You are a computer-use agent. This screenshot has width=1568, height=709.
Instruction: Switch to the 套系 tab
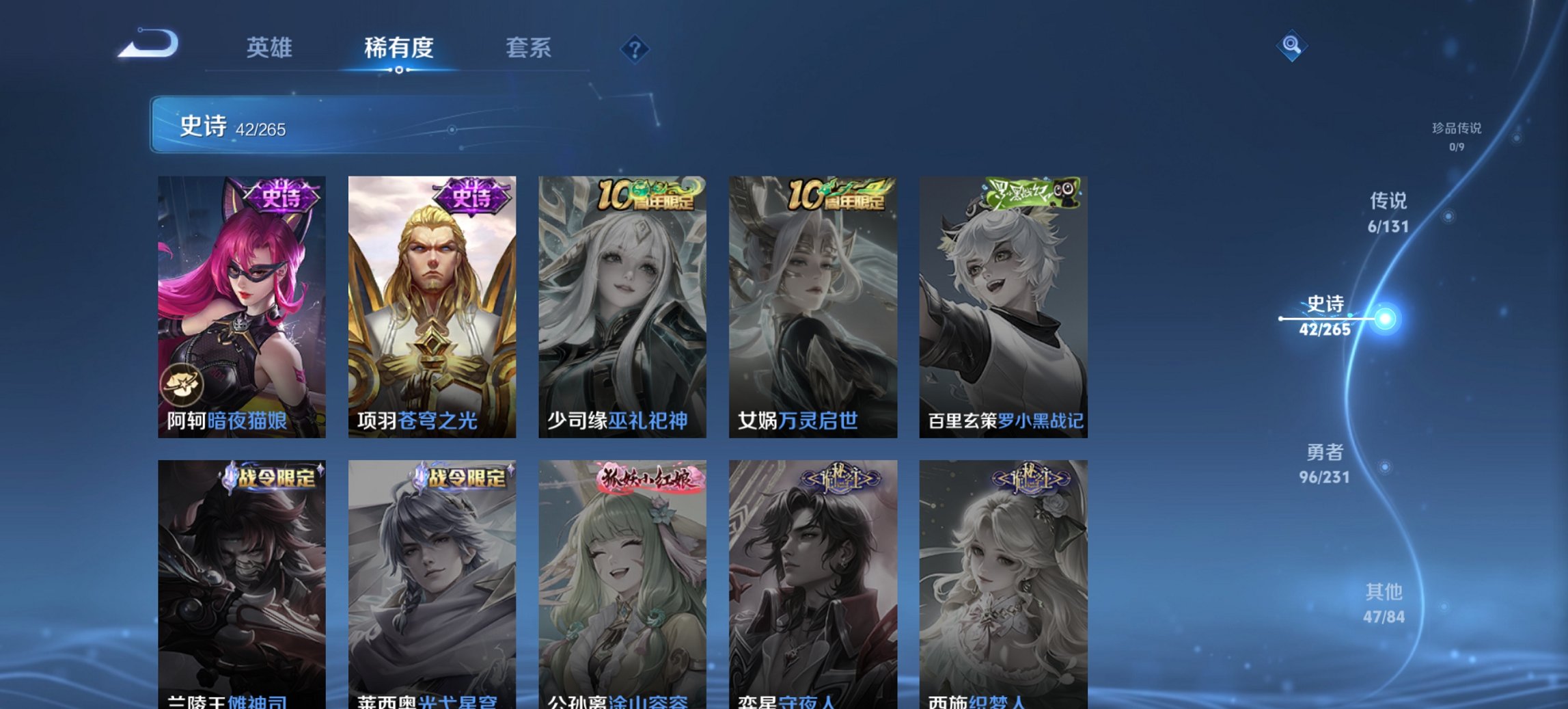(x=529, y=48)
